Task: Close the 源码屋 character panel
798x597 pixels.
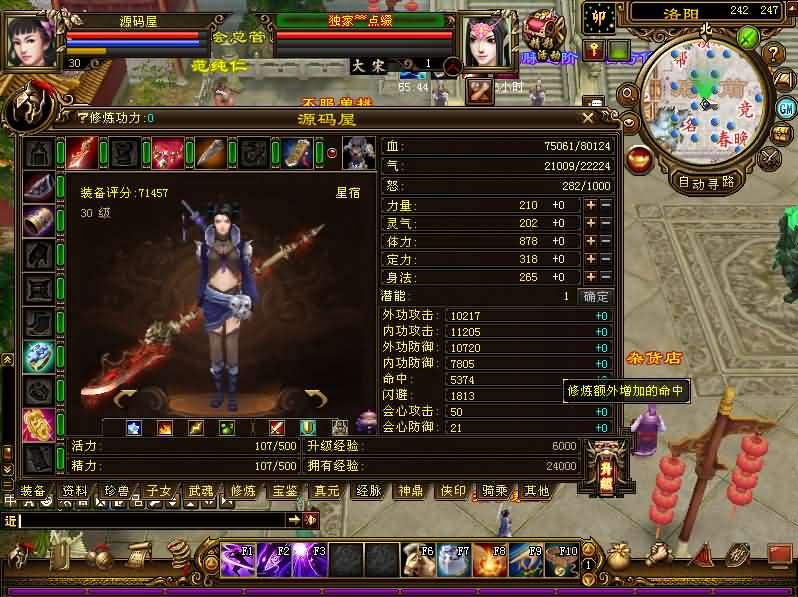Action: pyautogui.click(x=588, y=118)
